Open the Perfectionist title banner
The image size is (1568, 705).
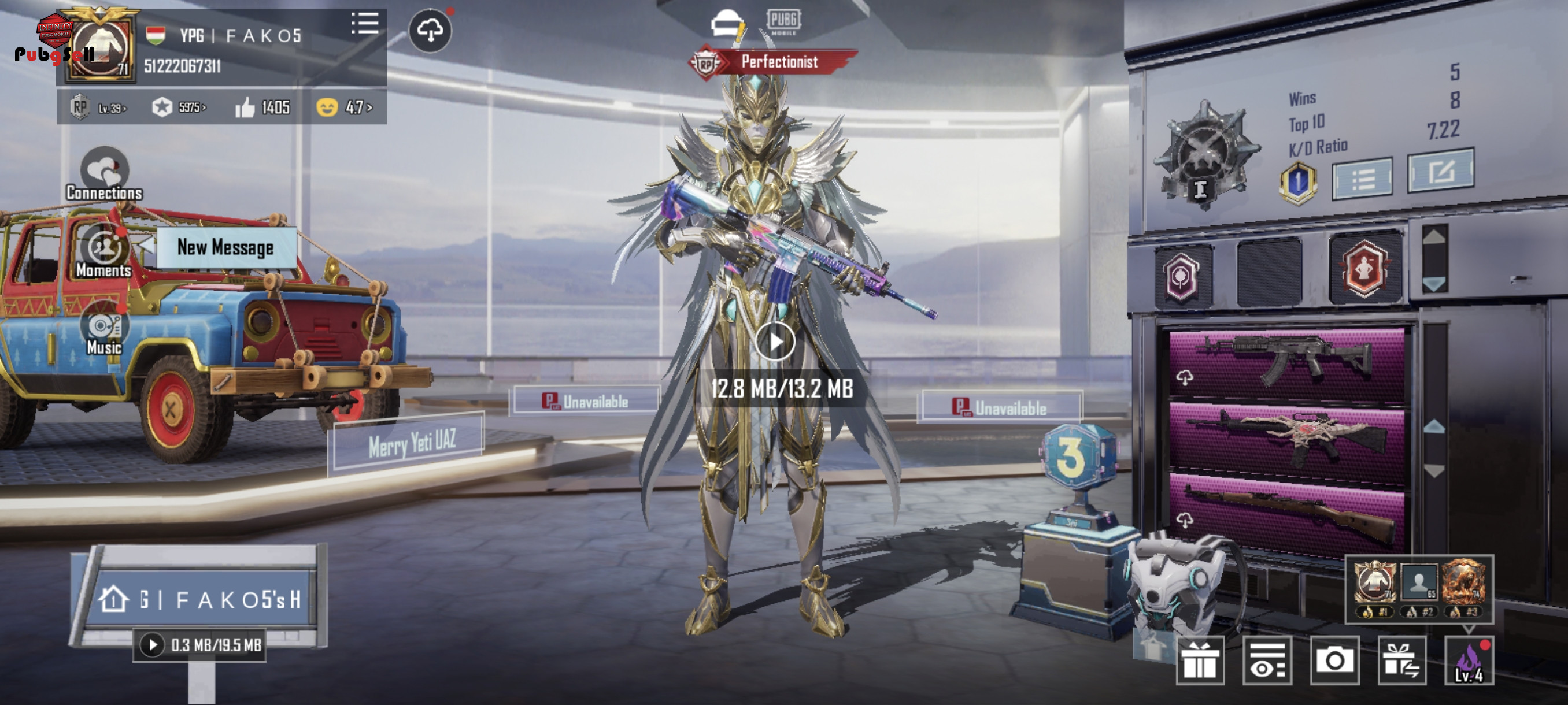point(779,61)
